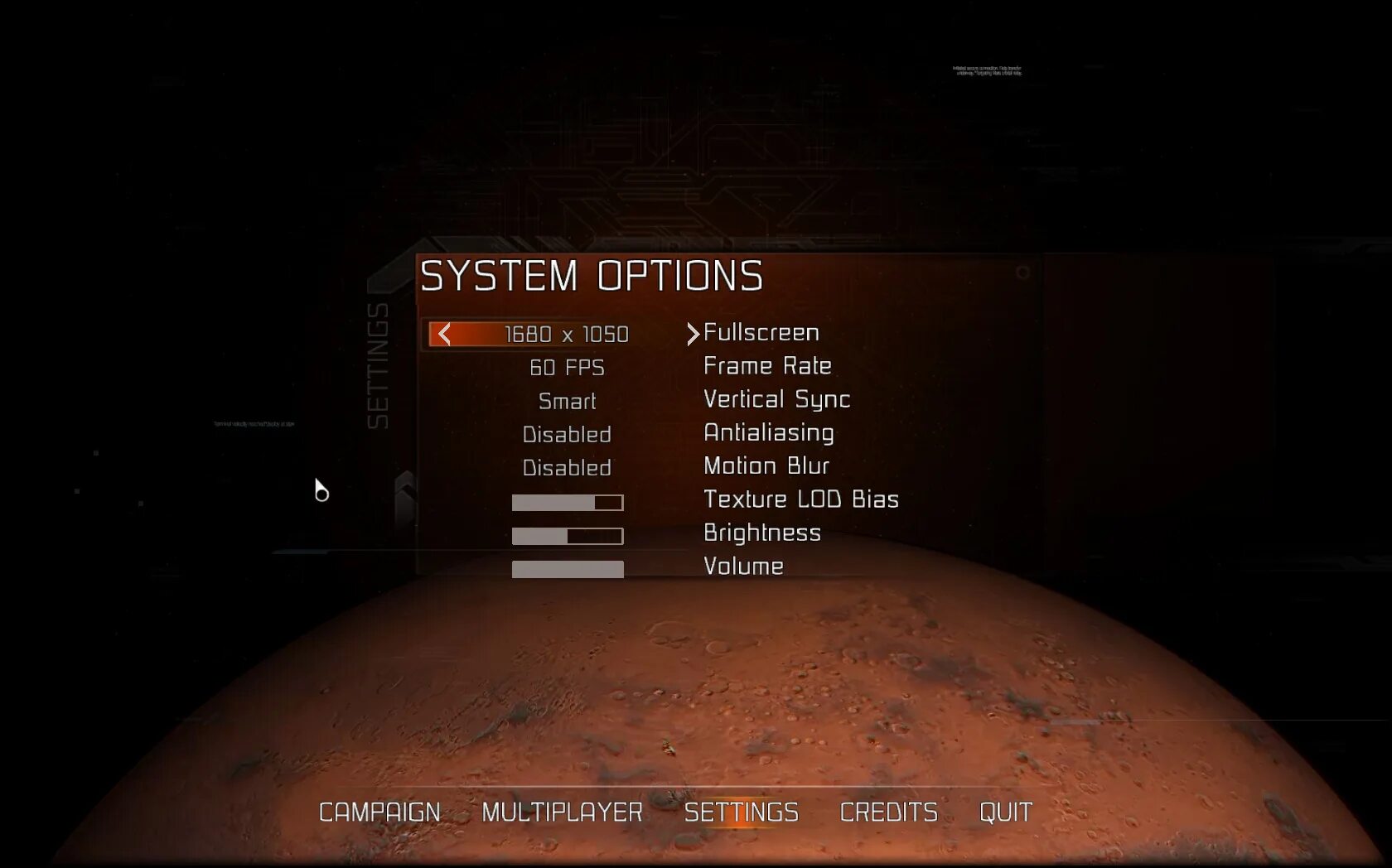Image resolution: width=1392 pixels, height=868 pixels.
Task: Choose the Vertical Sync option
Action: 776,399
